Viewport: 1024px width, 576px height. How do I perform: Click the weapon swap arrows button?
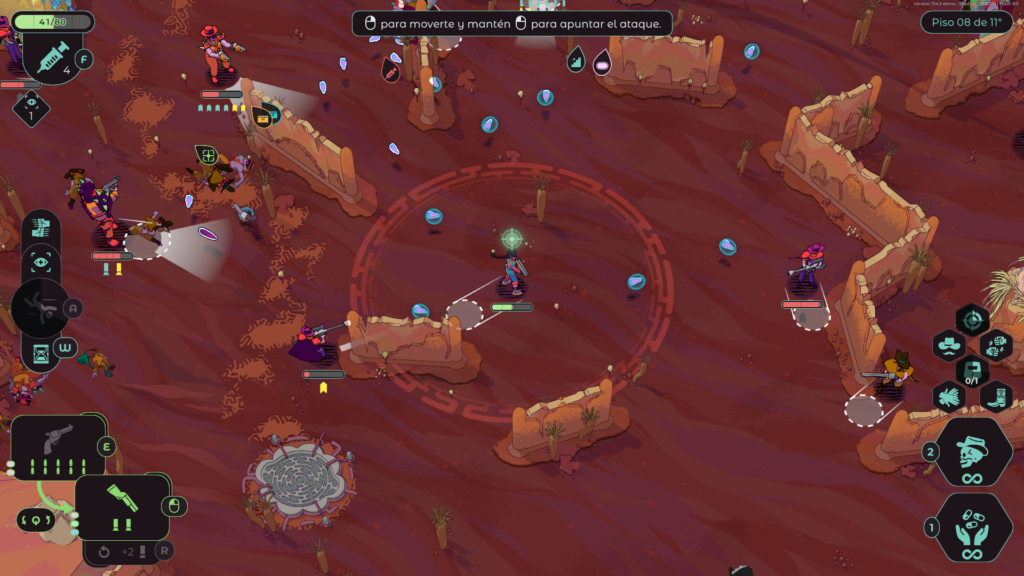(33, 520)
